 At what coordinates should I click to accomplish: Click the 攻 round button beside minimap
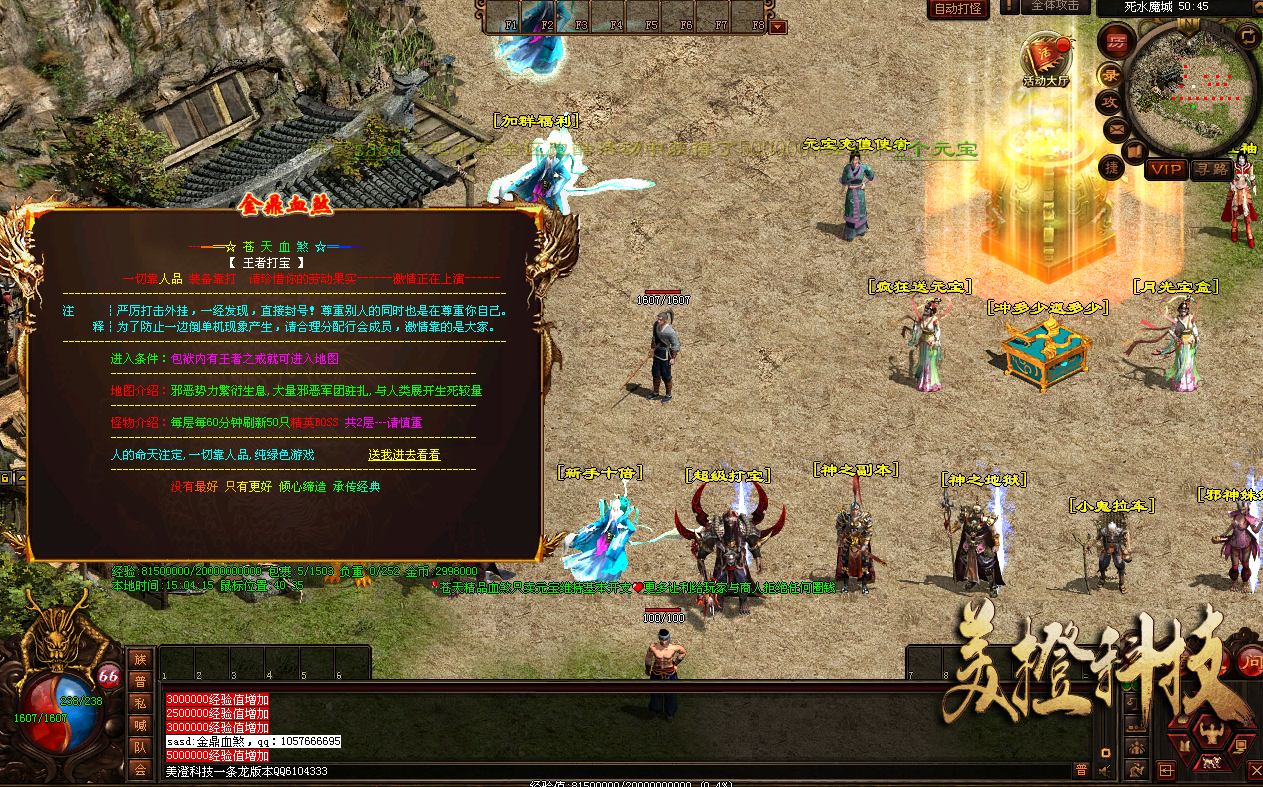click(1110, 102)
